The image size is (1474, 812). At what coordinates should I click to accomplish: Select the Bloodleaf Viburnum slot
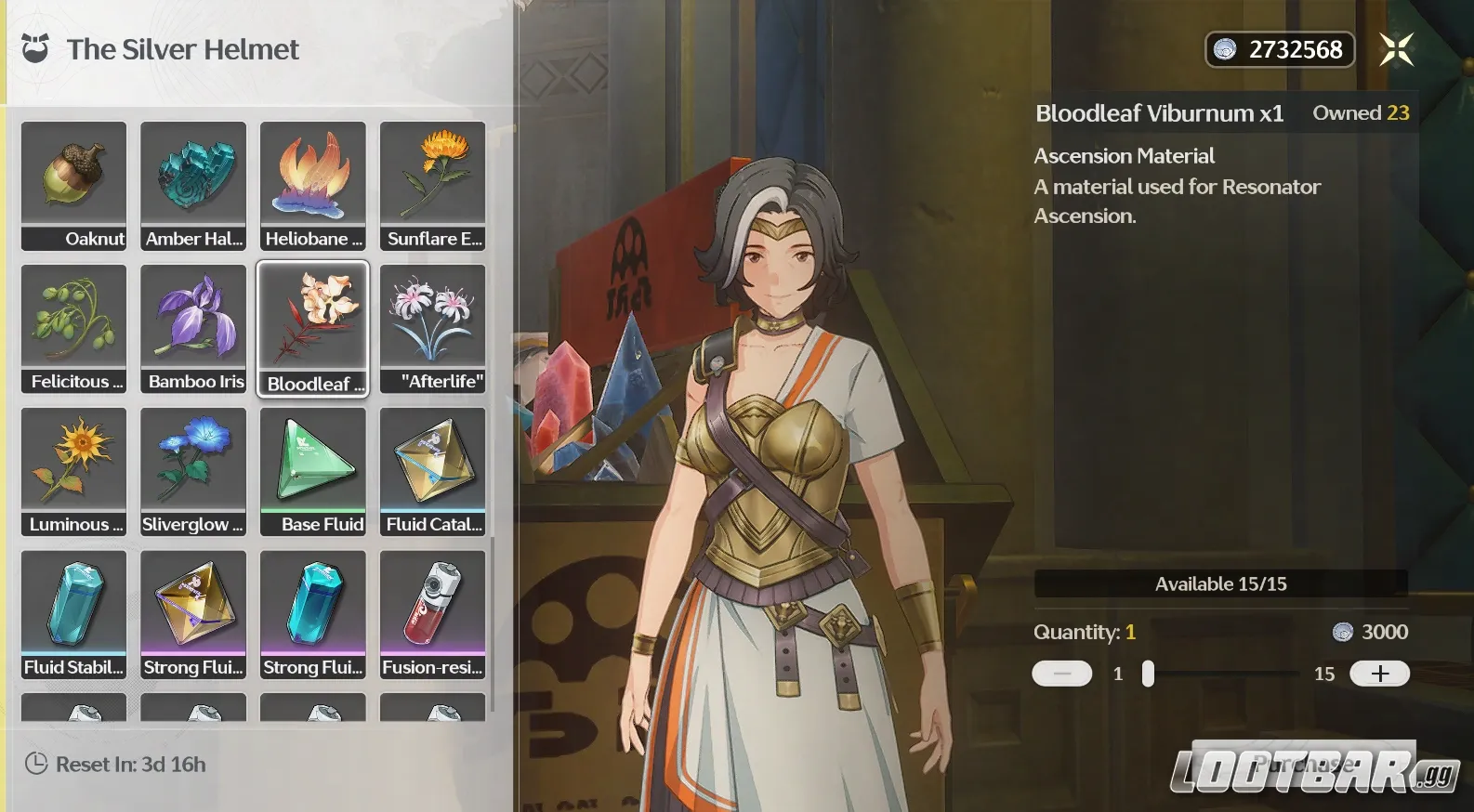[313, 328]
